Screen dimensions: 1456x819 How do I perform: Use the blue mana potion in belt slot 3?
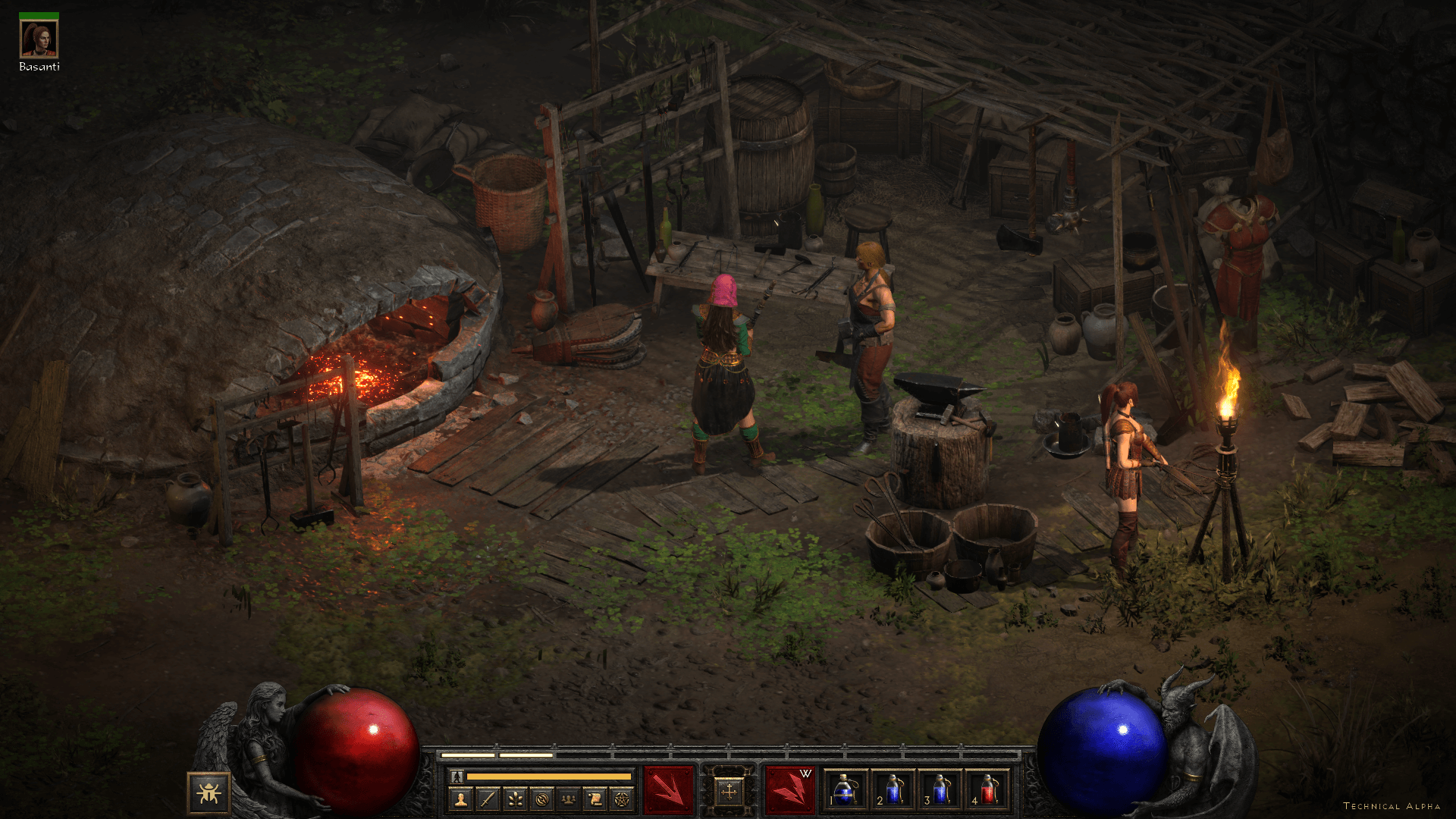(x=940, y=790)
